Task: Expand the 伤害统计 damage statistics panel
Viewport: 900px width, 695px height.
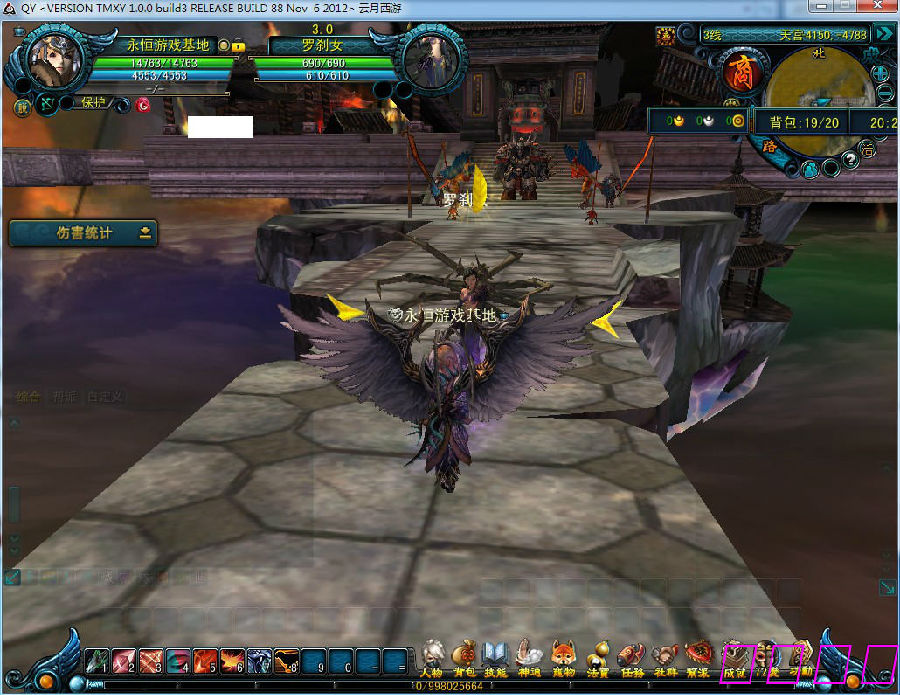Action: coord(146,233)
